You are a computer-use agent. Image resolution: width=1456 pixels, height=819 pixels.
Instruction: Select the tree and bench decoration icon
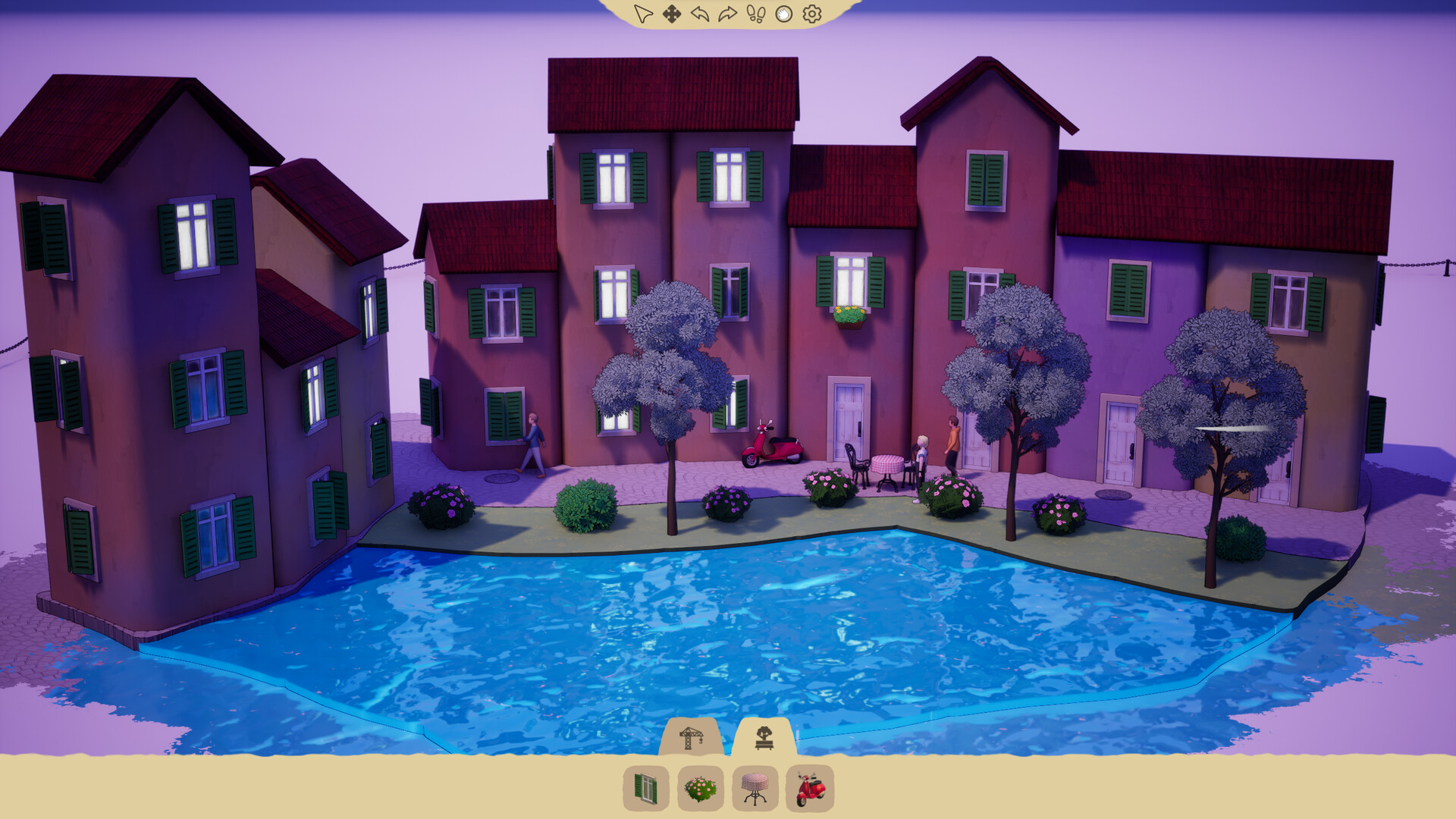[764, 739]
